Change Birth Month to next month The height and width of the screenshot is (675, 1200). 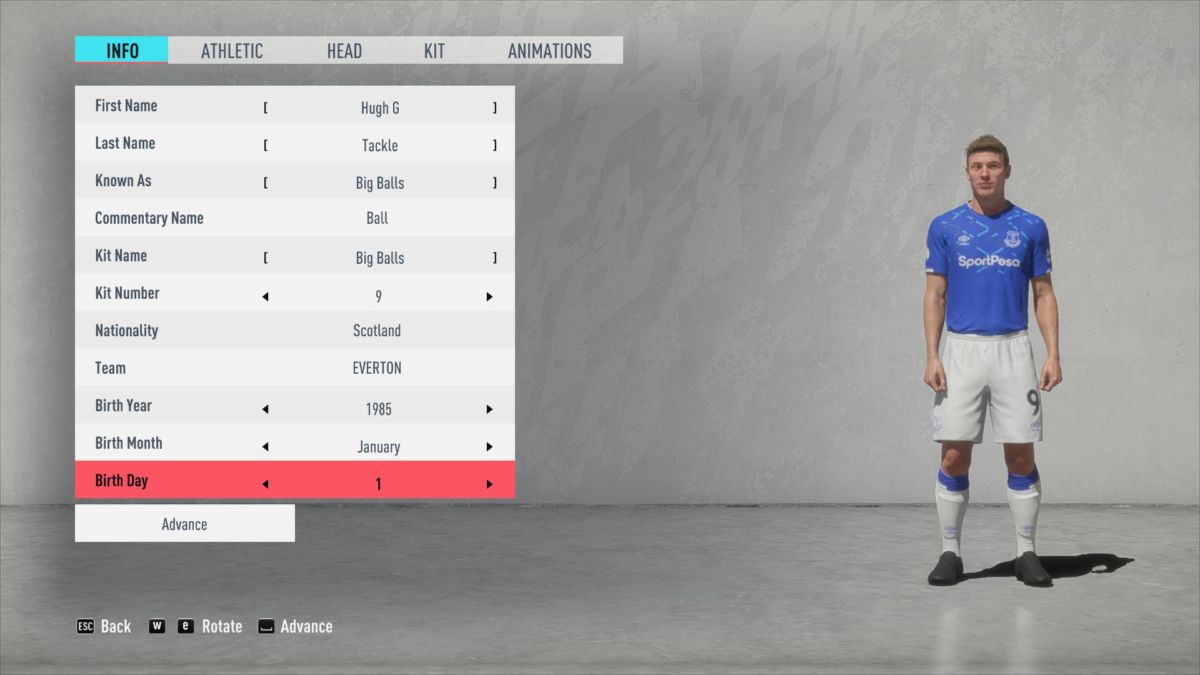coord(489,447)
